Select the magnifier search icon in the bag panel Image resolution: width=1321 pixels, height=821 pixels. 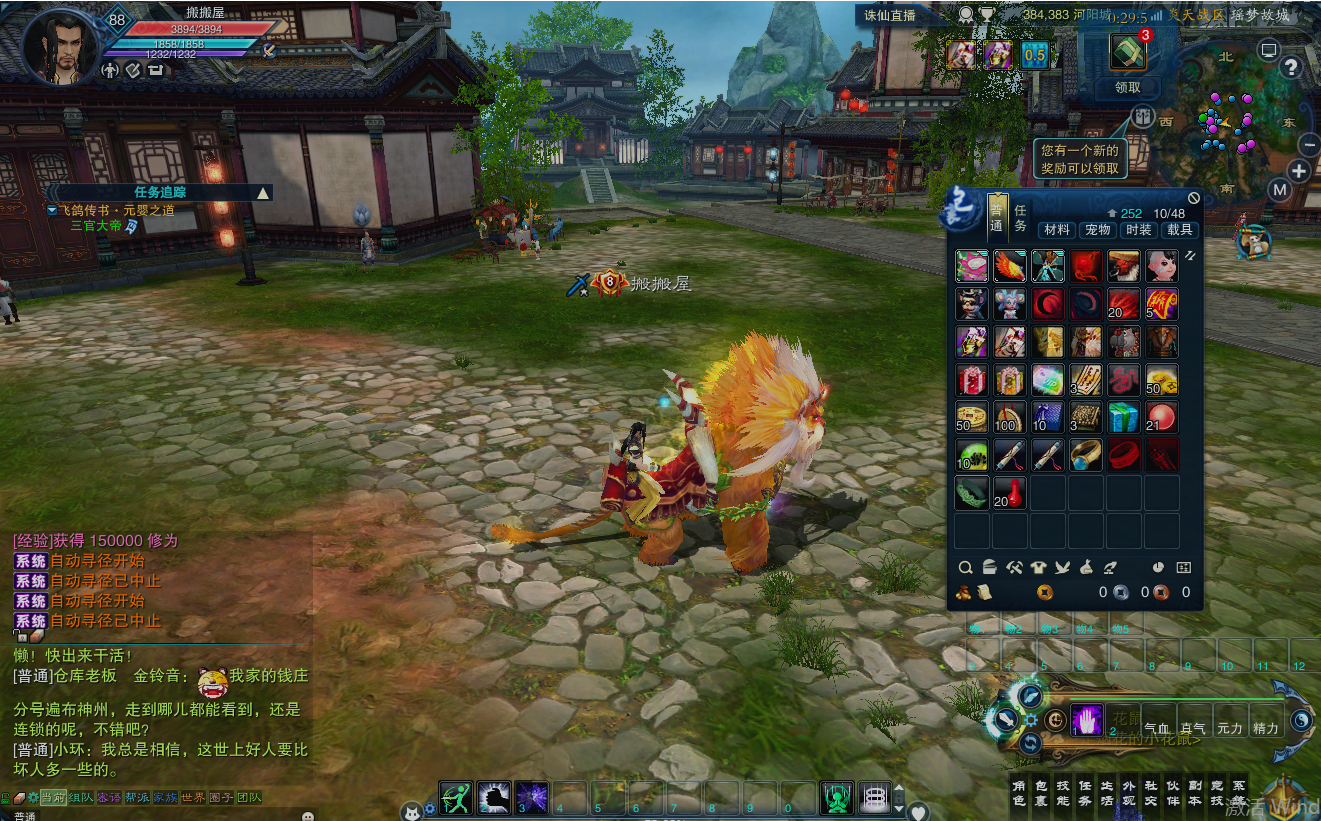966,567
